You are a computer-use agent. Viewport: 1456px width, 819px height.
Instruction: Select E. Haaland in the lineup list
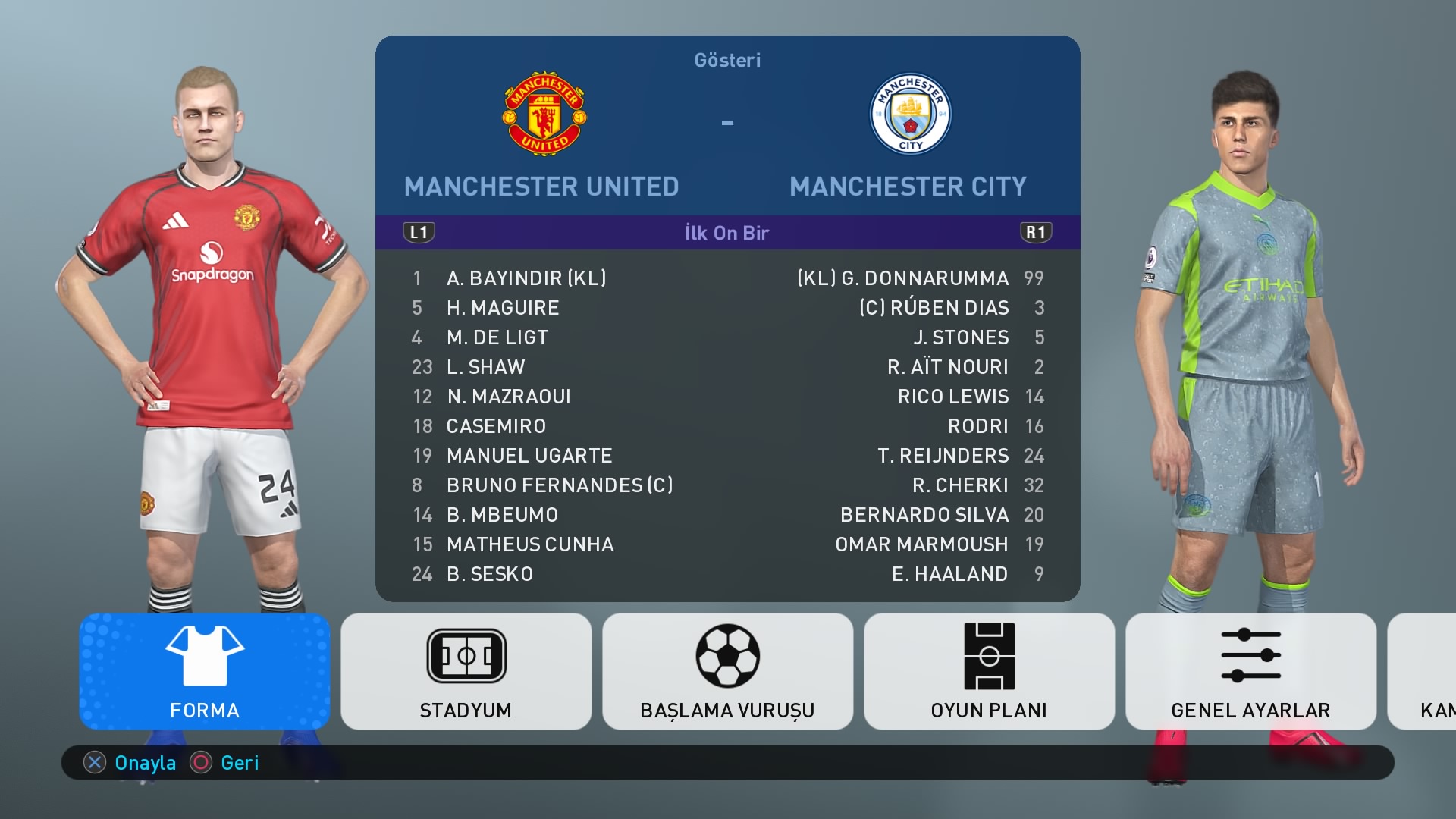[x=949, y=574]
